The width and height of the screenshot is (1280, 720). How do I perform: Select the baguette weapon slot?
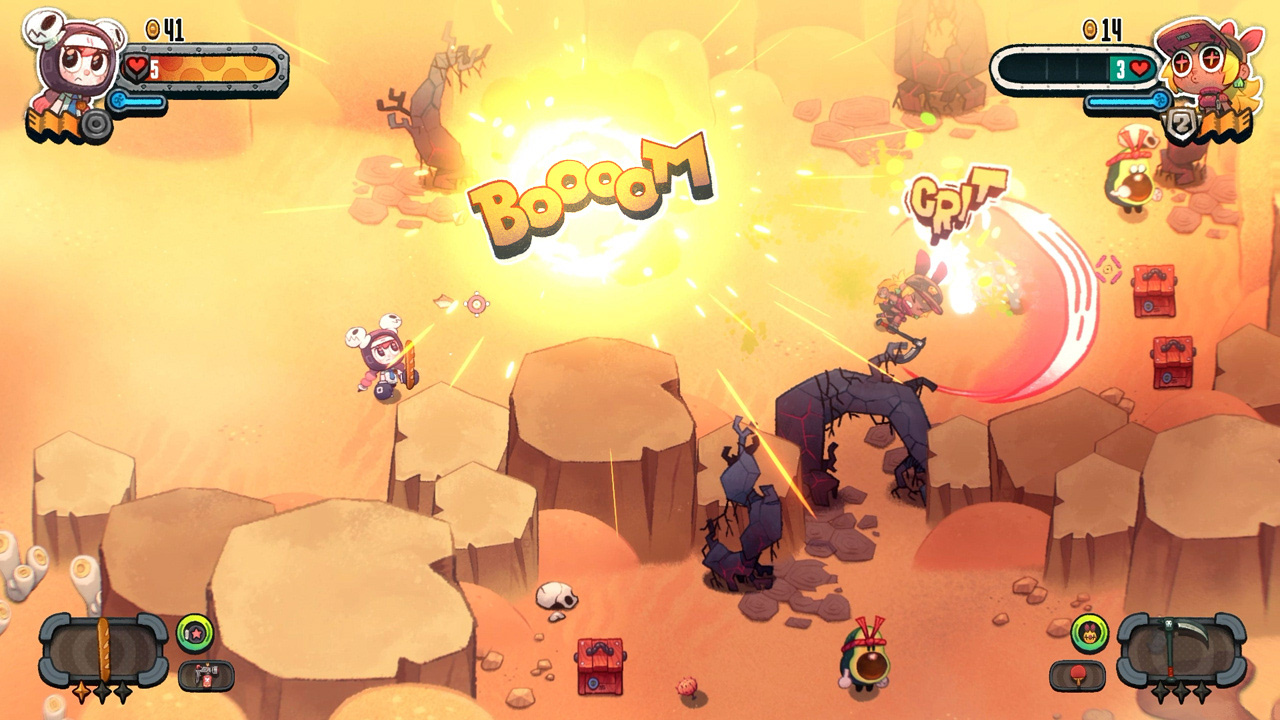(x=102, y=647)
